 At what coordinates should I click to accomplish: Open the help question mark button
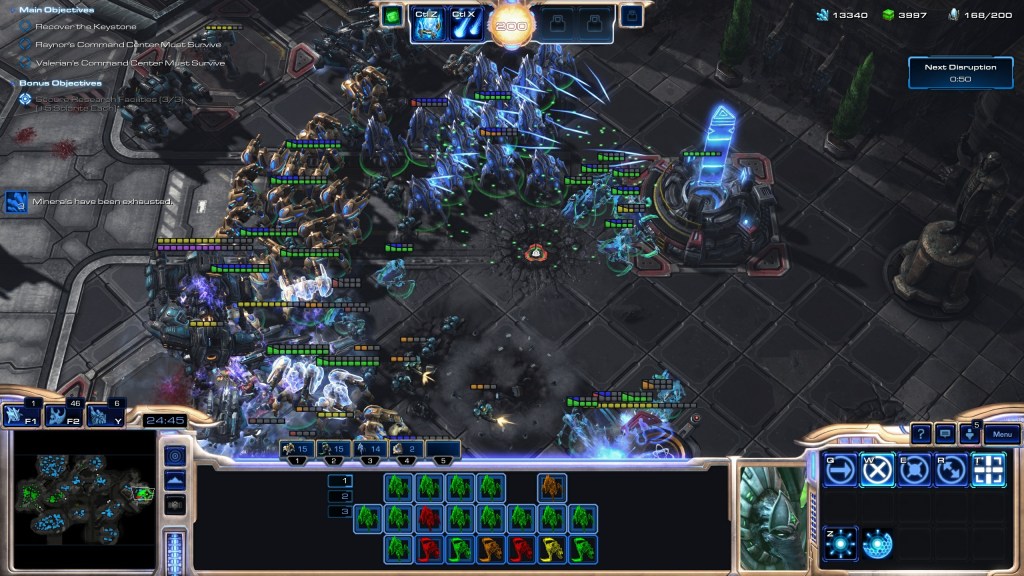(921, 434)
